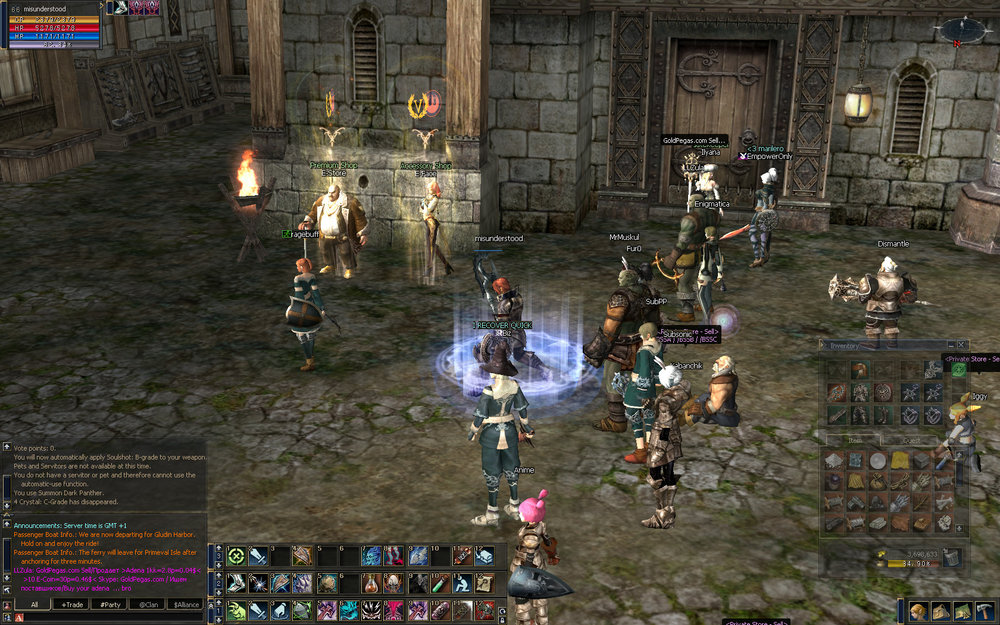Click the winged boot buff icon
1000x625 pixels.
coord(120,8)
